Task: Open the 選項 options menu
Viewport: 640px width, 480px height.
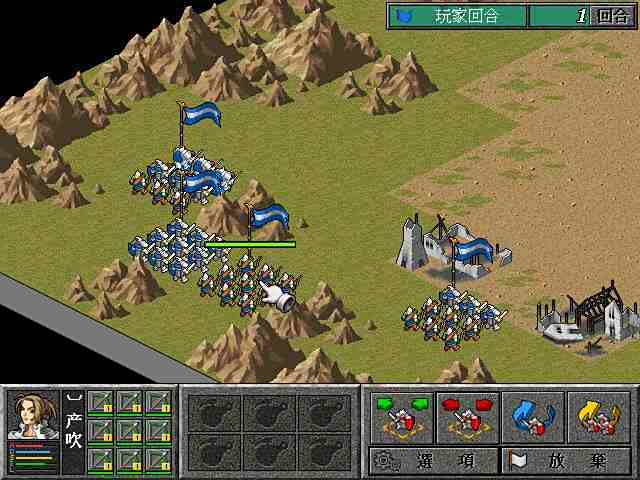Action: 433,461
